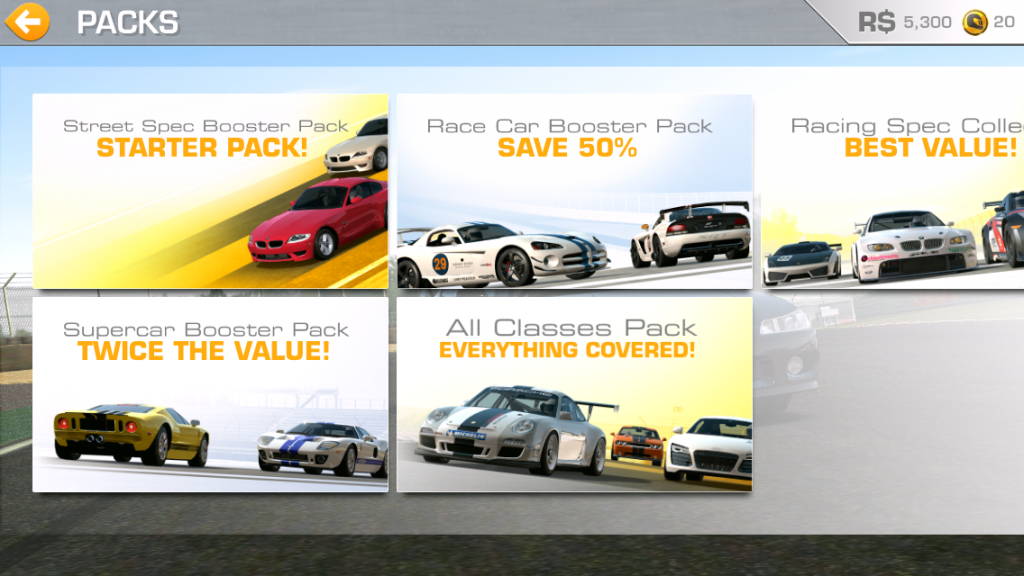Select the Street Spec Booster Pack
1024x576 pixels.
[210, 191]
